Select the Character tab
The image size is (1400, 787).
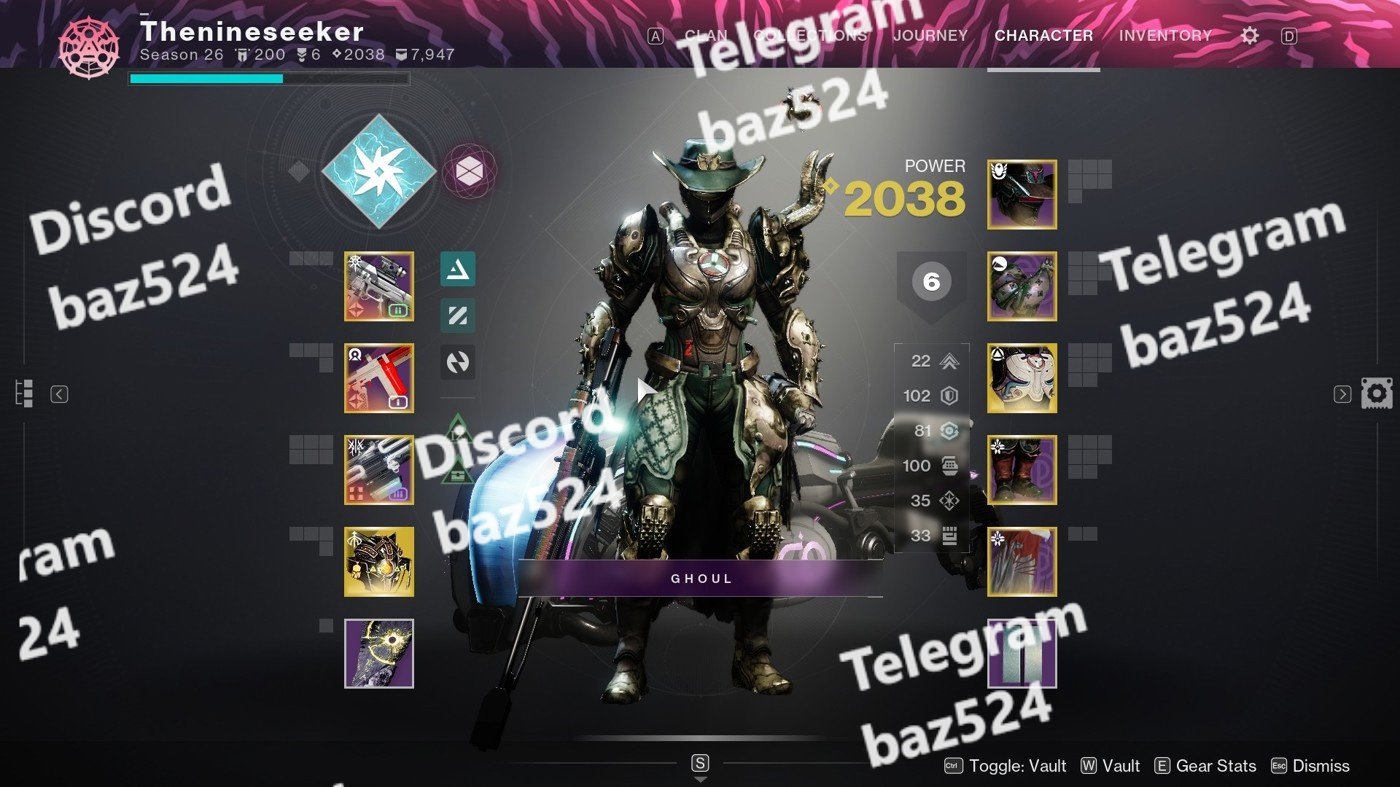[x=1043, y=35]
